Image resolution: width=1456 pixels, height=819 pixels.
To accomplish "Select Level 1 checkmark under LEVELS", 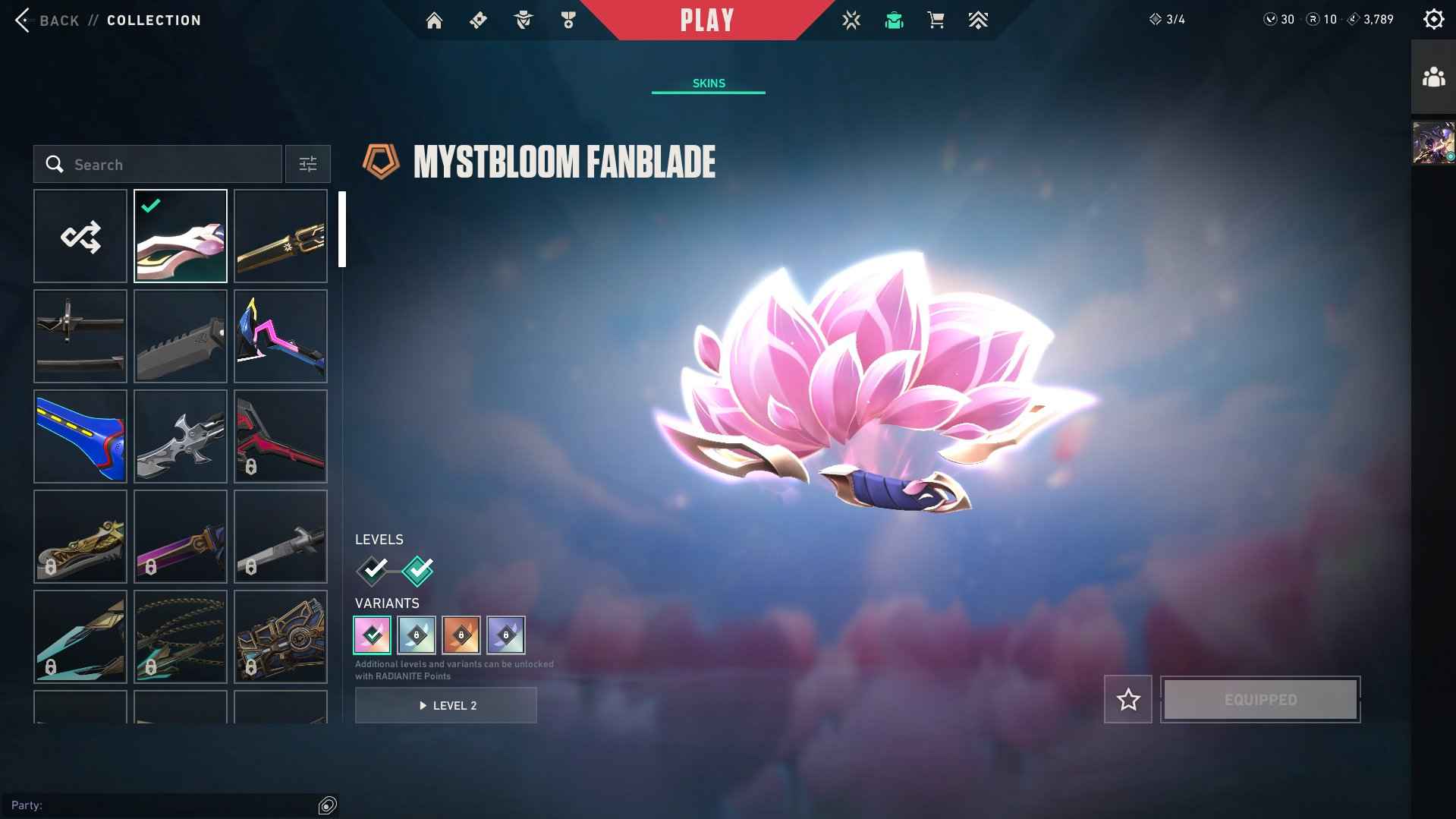I will pyautogui.click(x=371, y=572).
